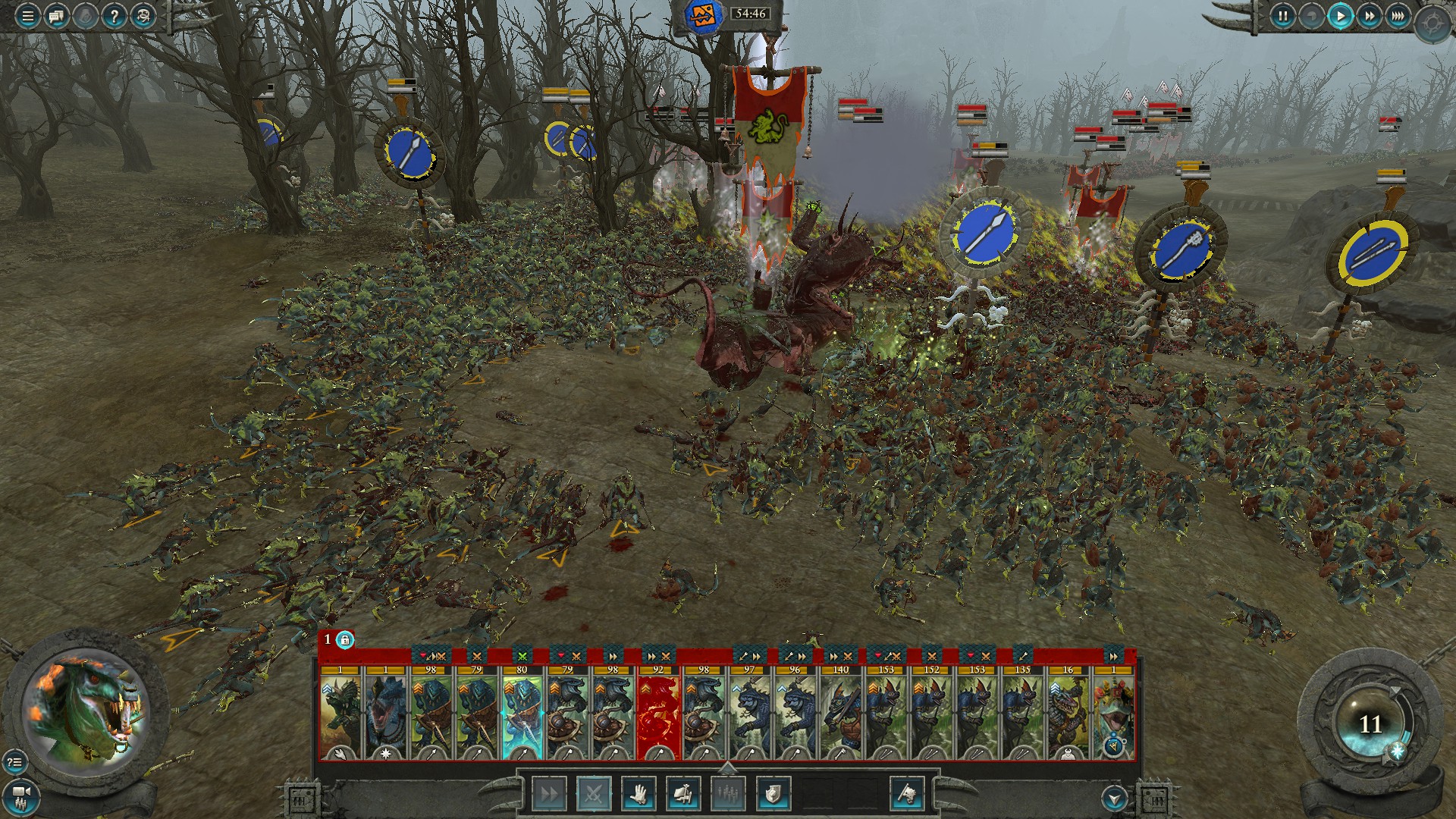The image size is (1456, 819).
Task: Toggle melee mode crossed swords button
Action: [x=594, y=794]
